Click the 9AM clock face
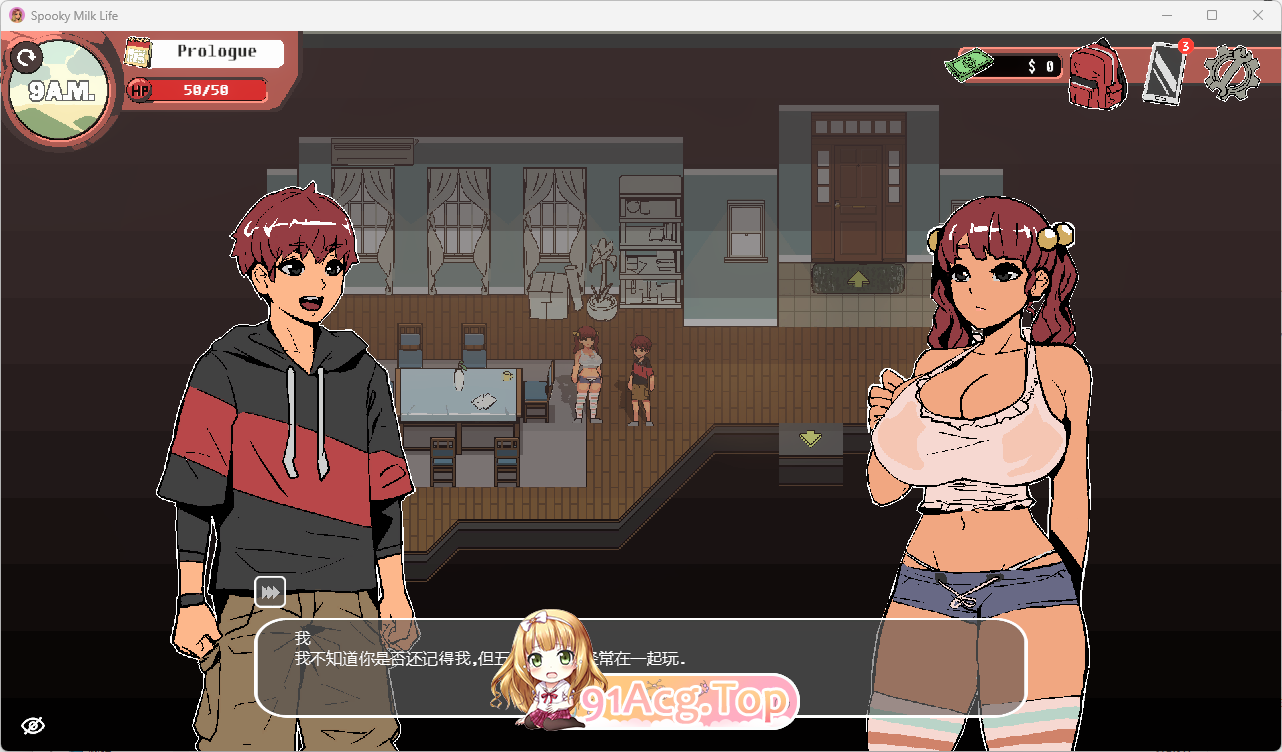Viewport: 1282px width, 752px height. (x=62, y=88)
